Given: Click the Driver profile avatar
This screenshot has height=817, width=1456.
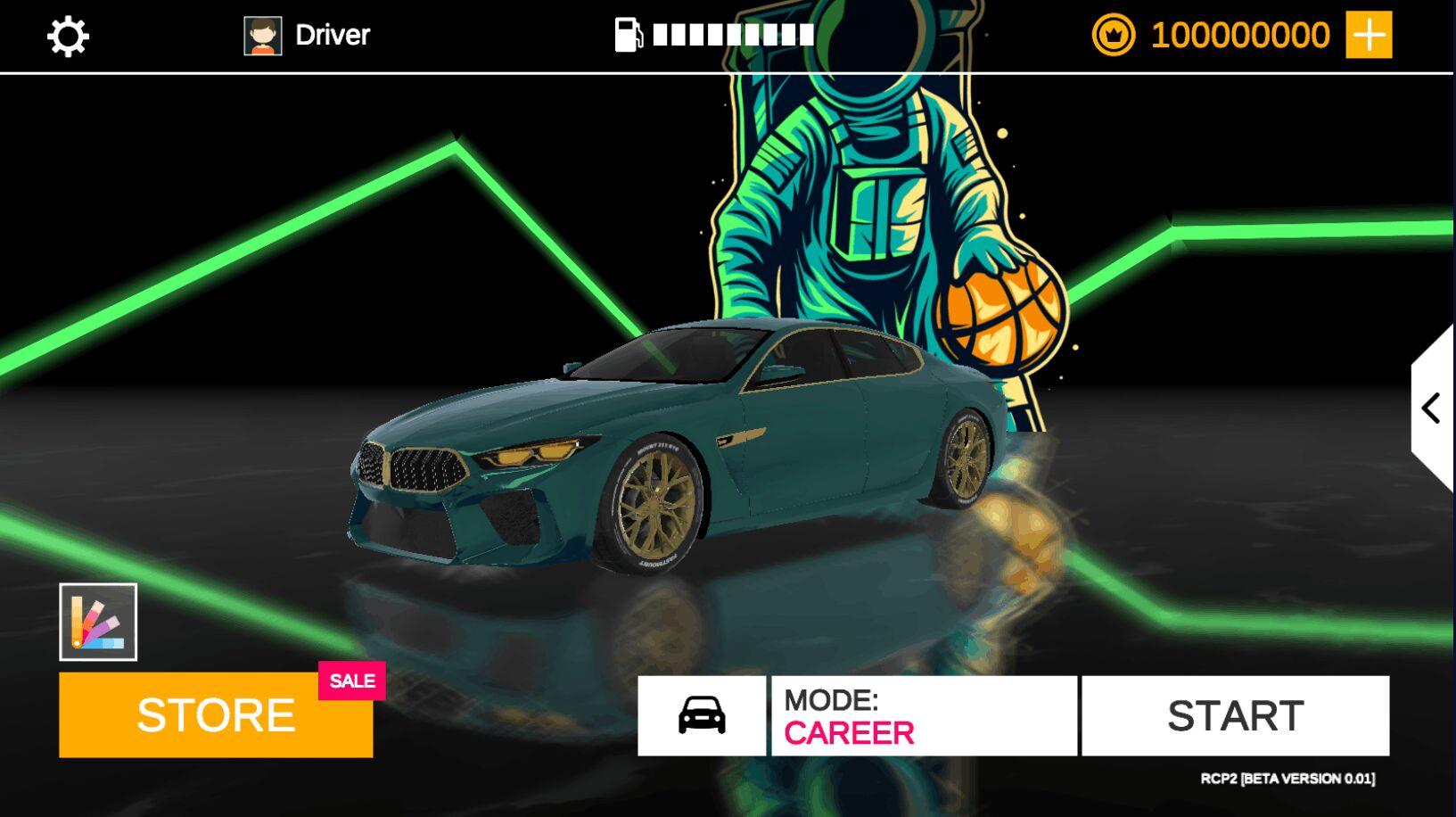Looking at the screenshot, I should [263, 36].
